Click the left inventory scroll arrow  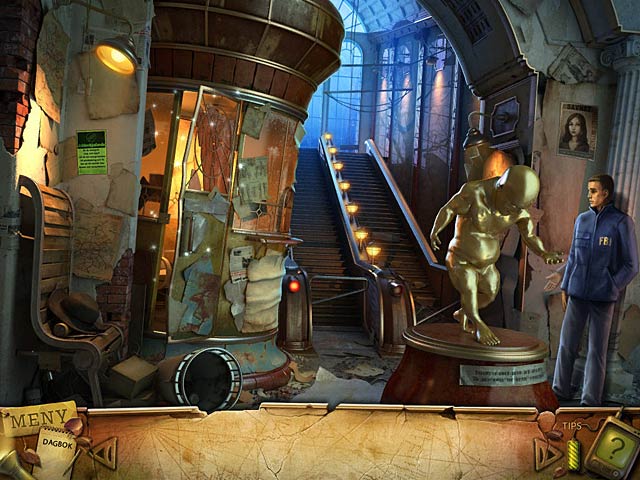pos(103,452)
